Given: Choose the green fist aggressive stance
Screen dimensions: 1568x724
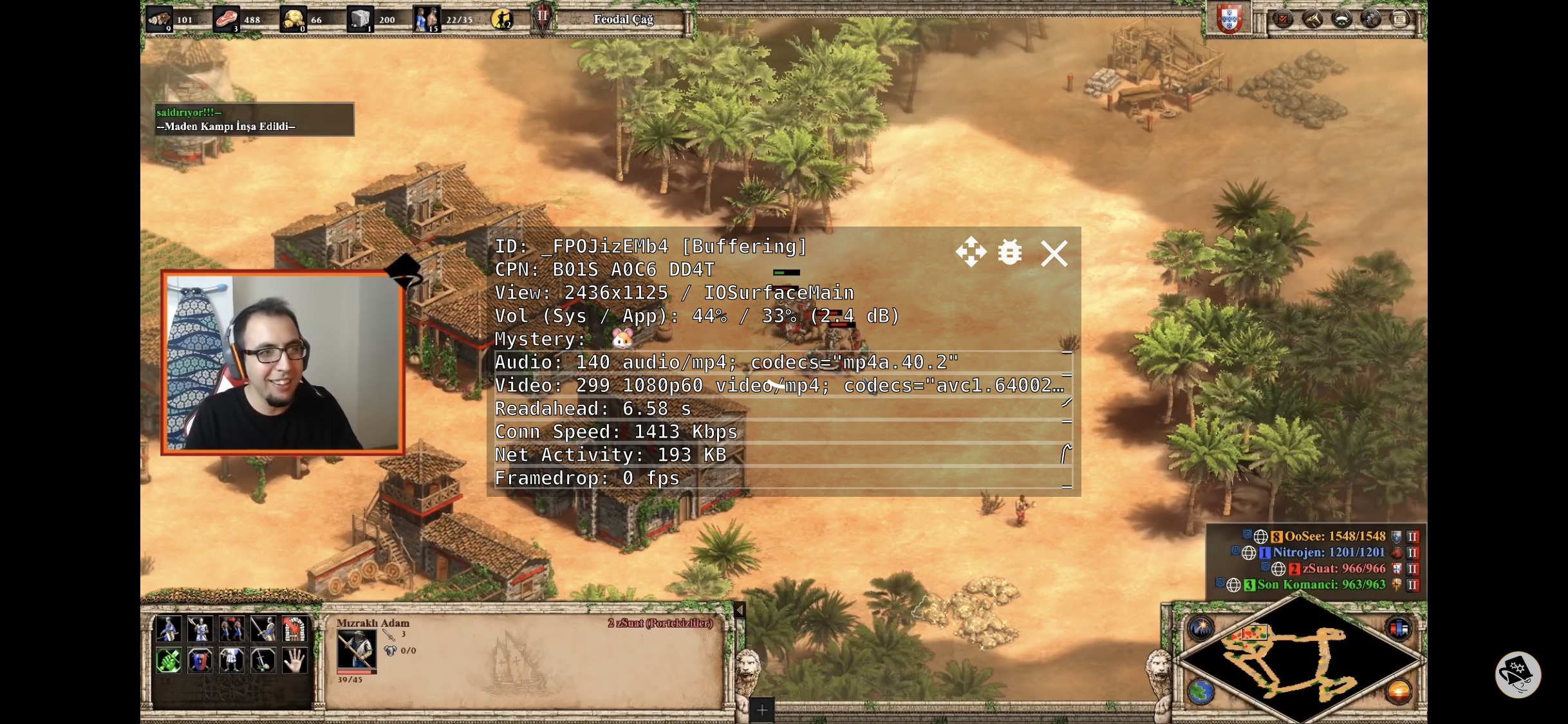Looking at the screenshot, I should (169, 660).
